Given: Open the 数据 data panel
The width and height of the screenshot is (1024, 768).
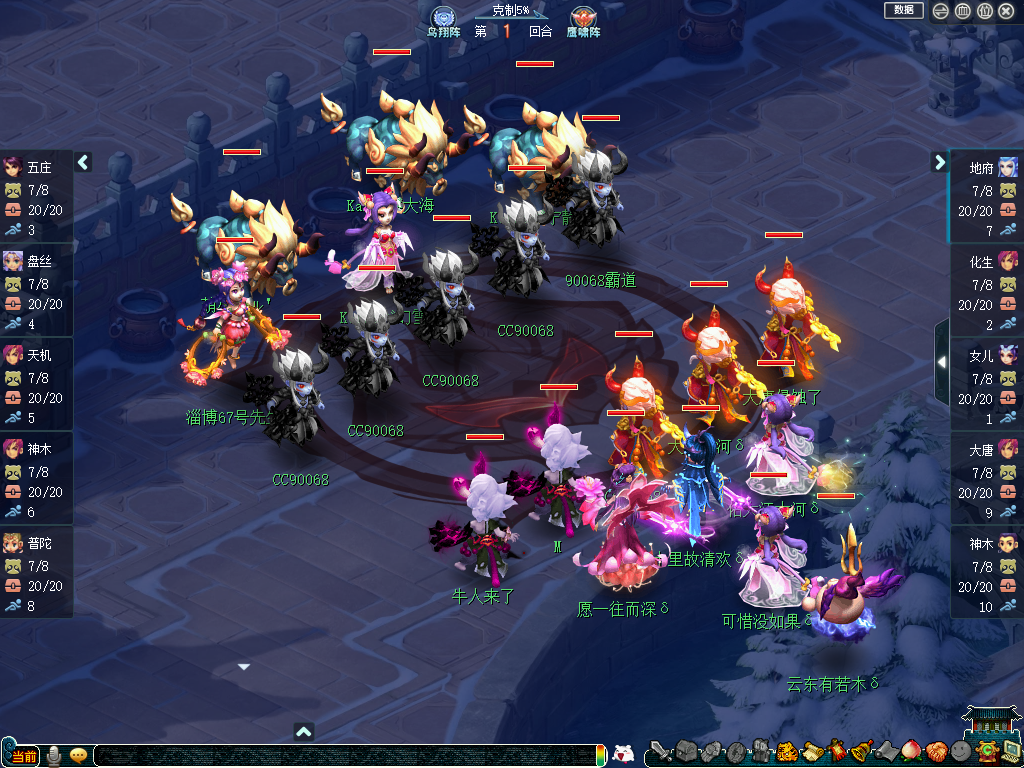Looking at the screenshot, I should coord(903,10).
